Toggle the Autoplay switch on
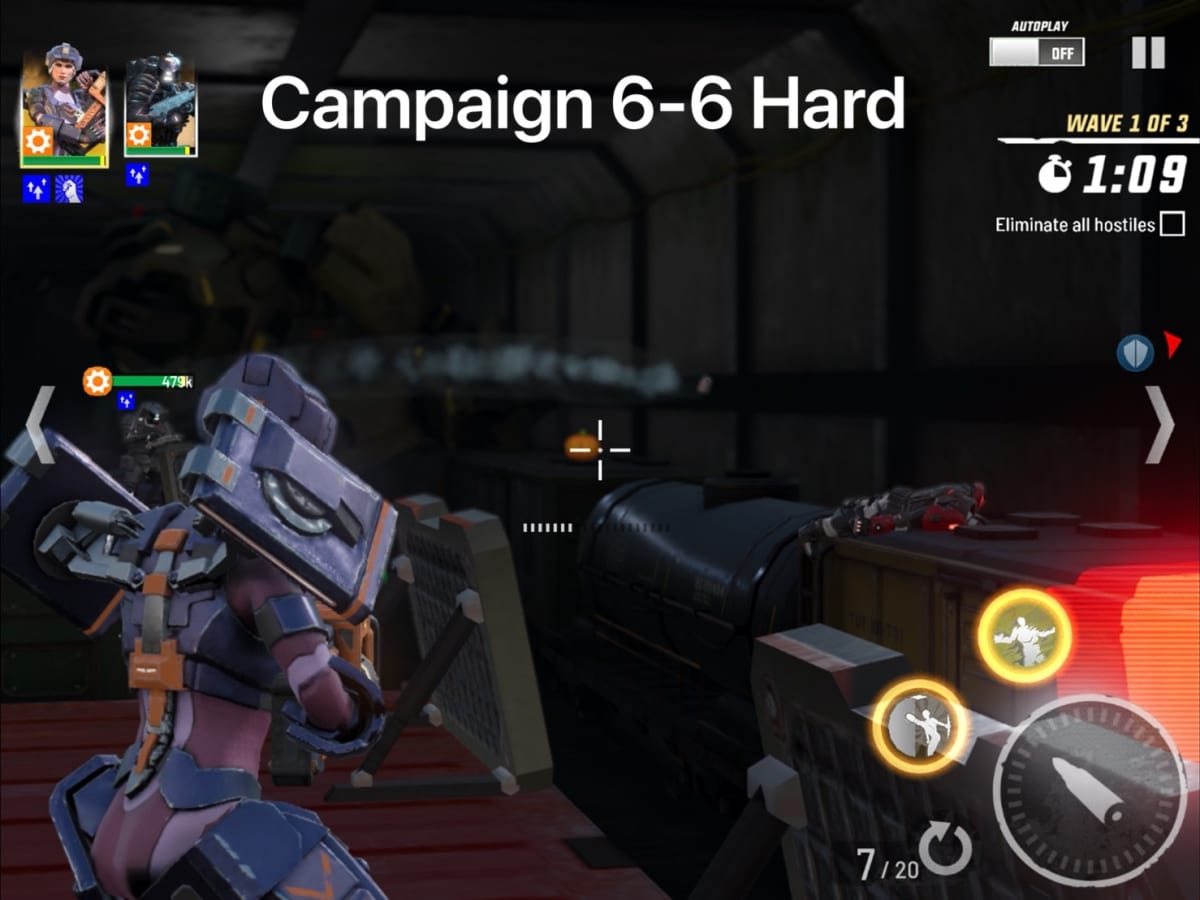 coord(1036,52)
